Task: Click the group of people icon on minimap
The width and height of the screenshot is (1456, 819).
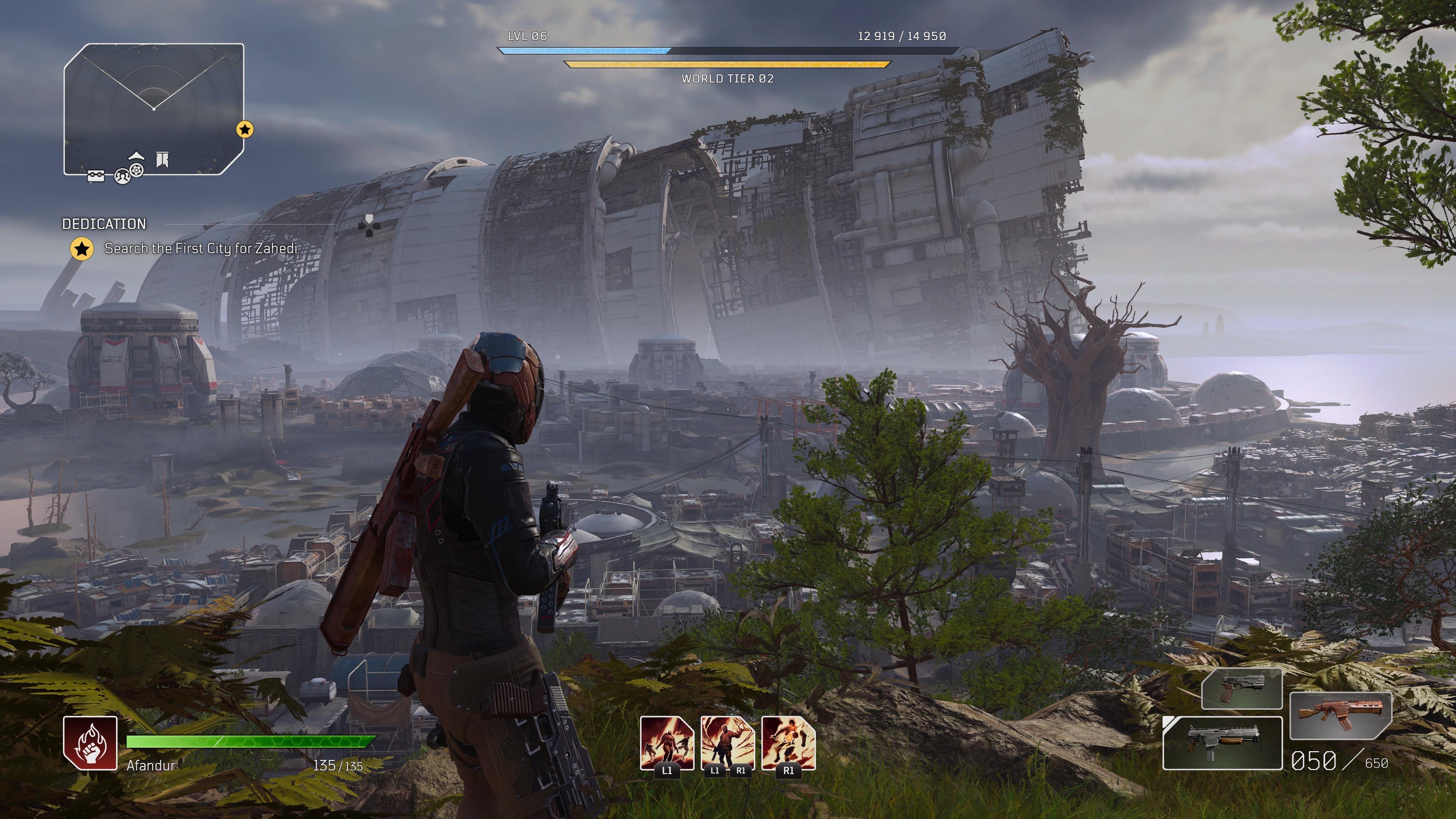Action: tap(121, 177)
